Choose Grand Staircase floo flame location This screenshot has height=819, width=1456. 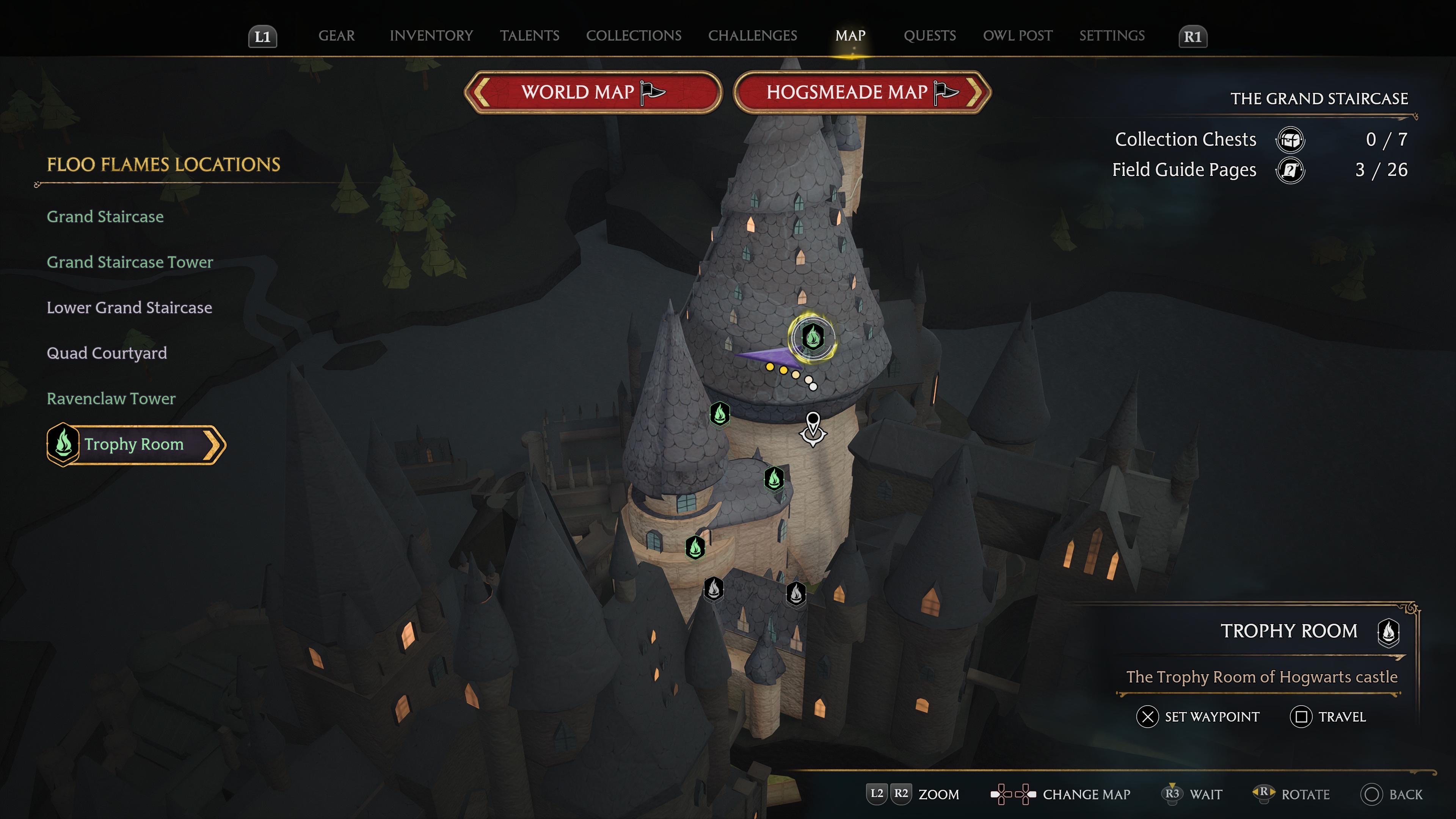point(105,217)
